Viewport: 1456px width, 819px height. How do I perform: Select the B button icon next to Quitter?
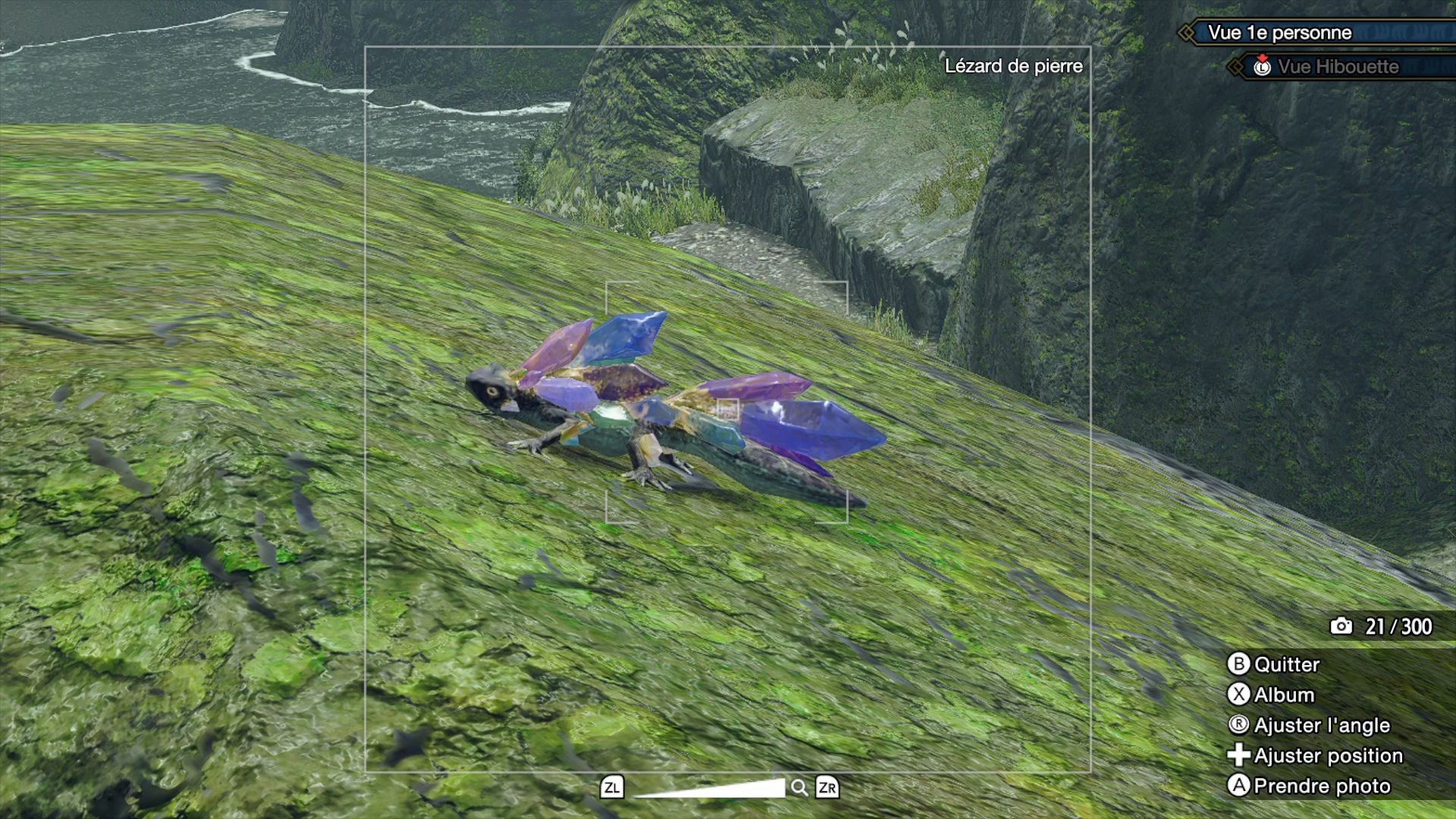pyautogui.click(x=1238, y=664)
